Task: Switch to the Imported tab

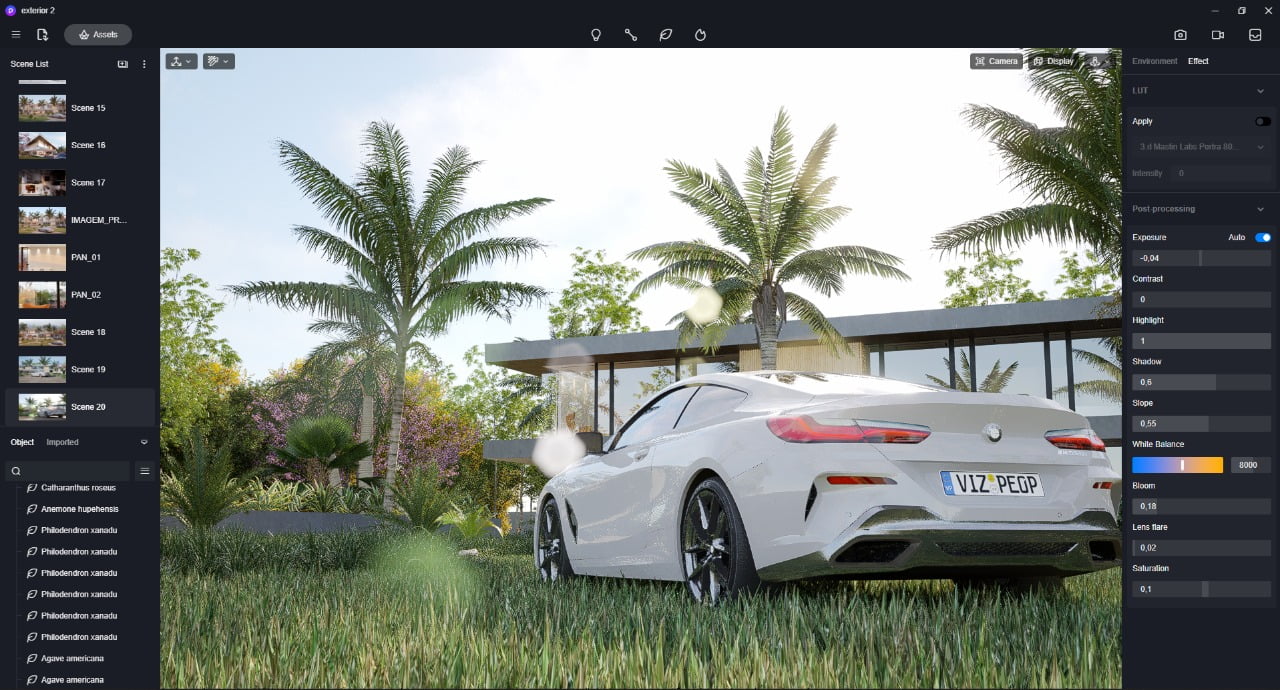Action: point(62,442)
